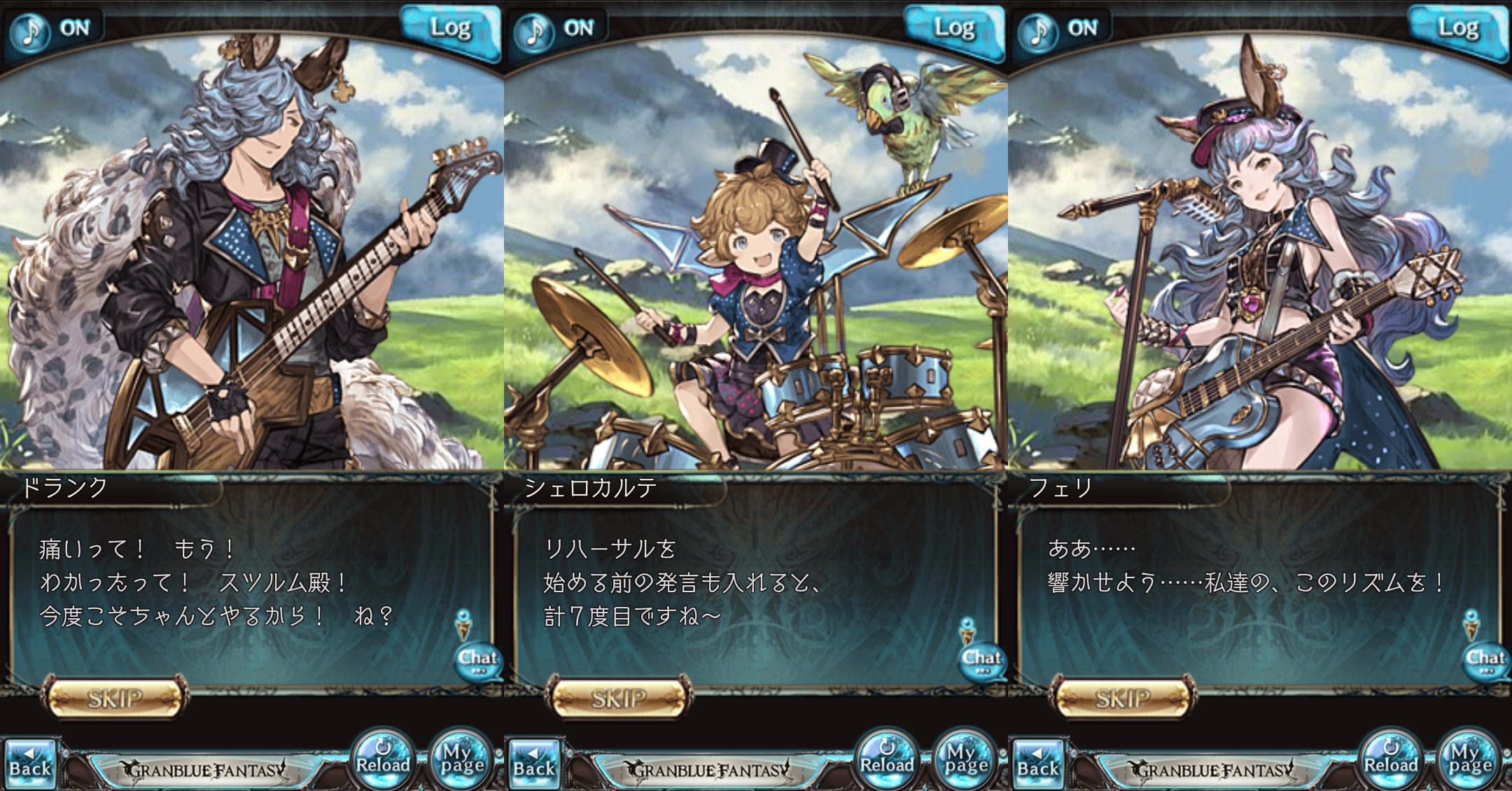Reload the game under Sierokarte's (シェロカルテ) dialogue

click(x=887, y=760)
